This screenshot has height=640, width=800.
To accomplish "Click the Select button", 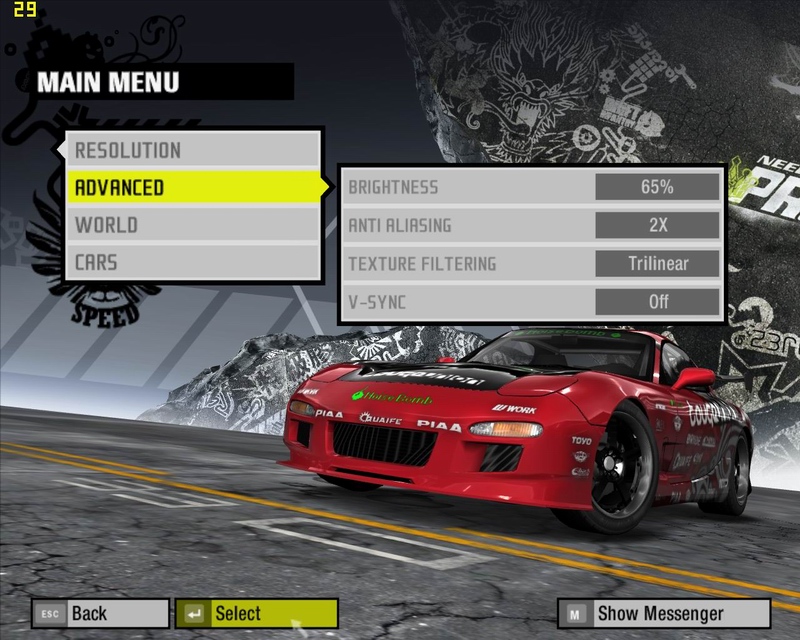I will pos(256,613).
